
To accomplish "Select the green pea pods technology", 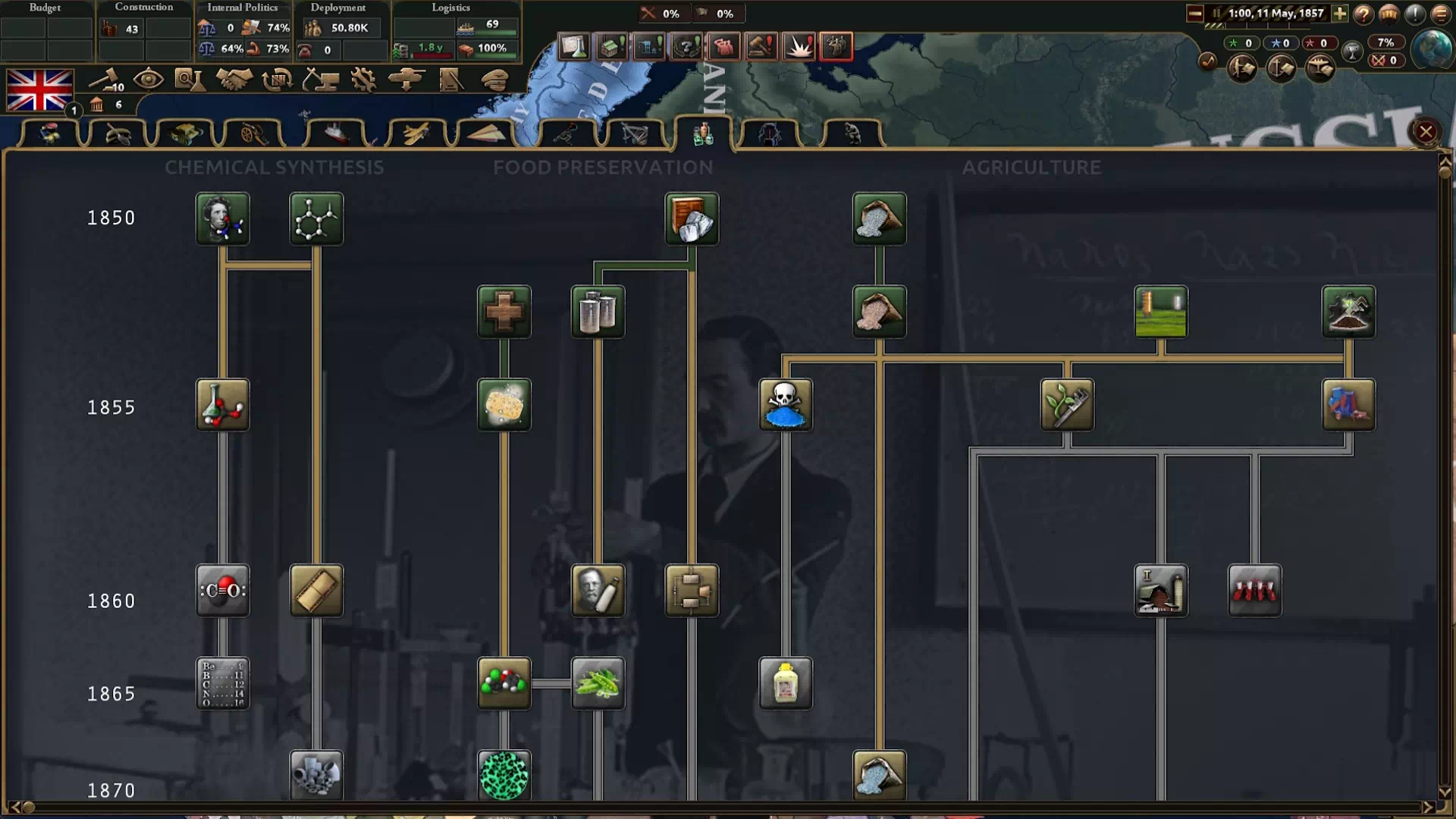I will pyautogui.click(x=598, y=683).
